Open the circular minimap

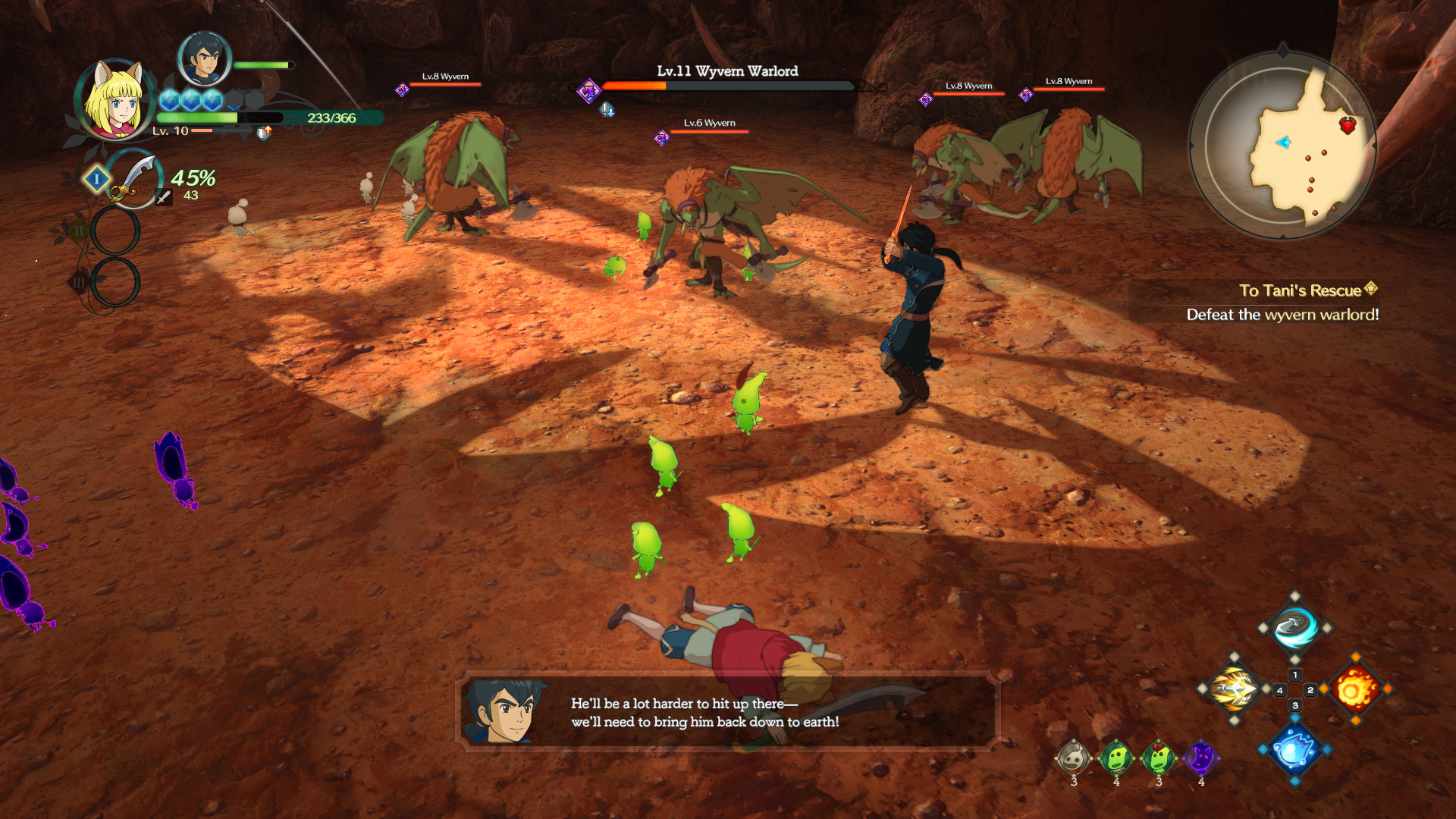pos(1282,146)
